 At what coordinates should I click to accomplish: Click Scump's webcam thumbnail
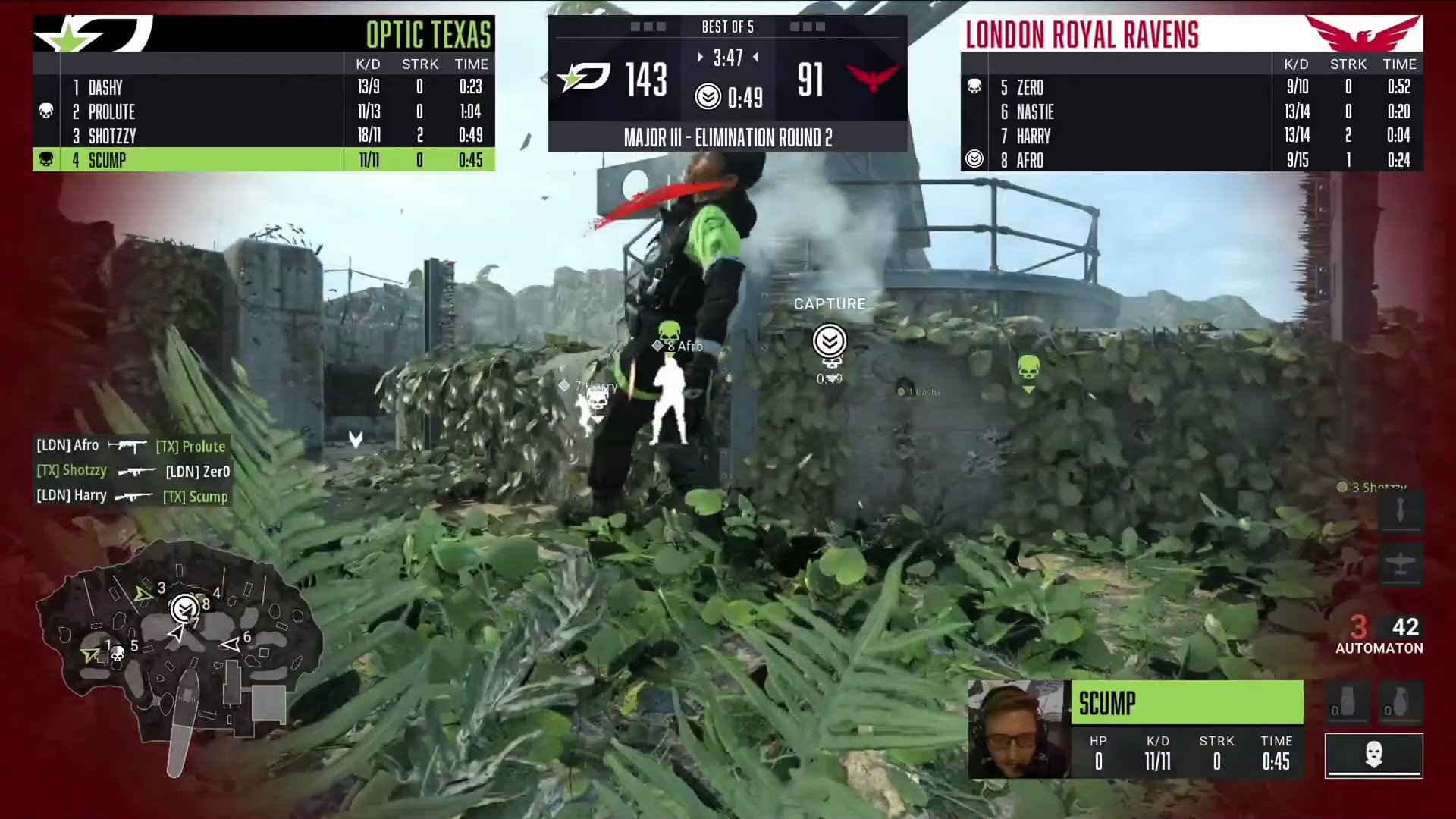pos(1016,730)
